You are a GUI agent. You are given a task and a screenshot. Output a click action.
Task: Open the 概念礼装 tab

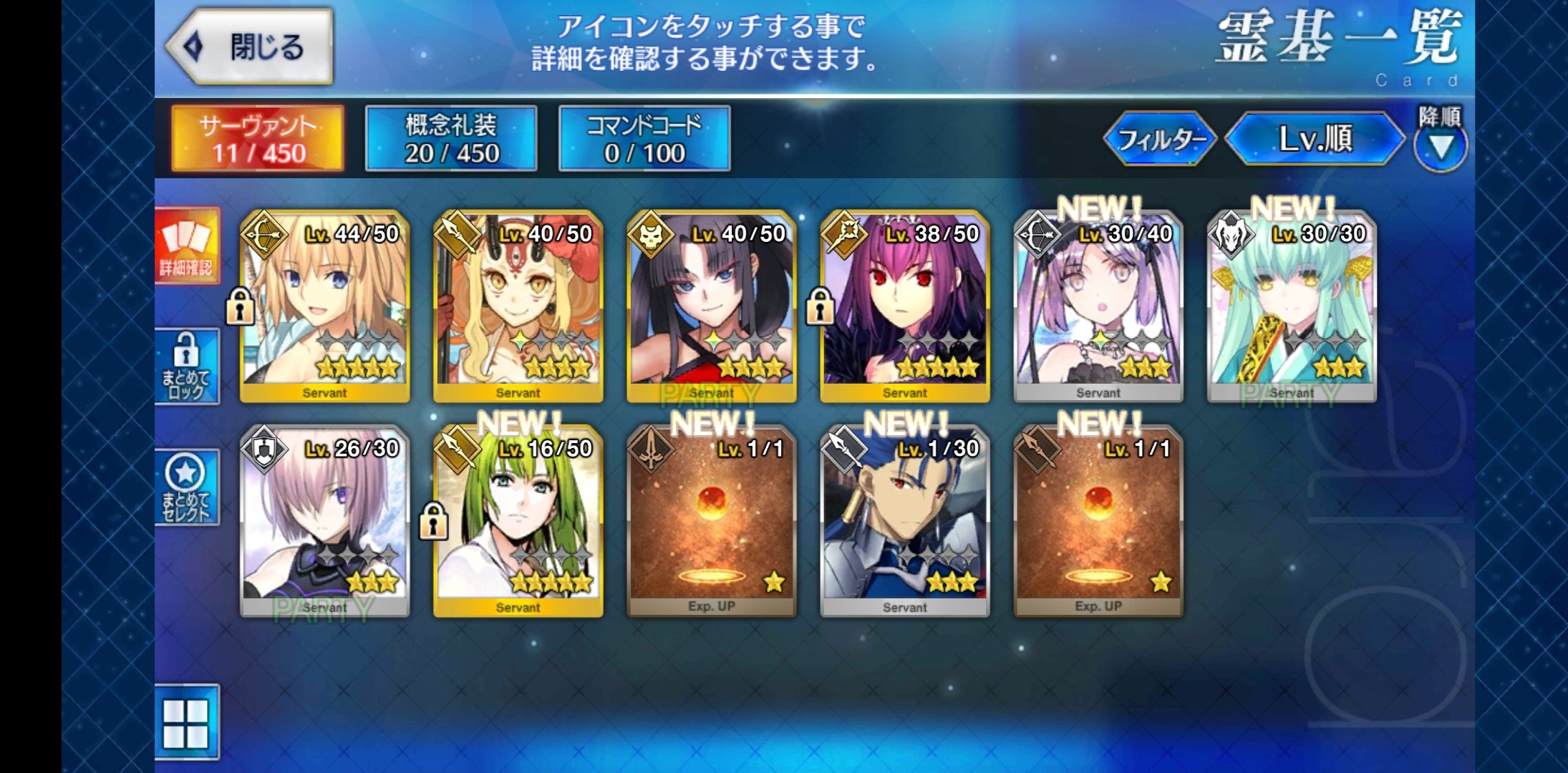451,139
